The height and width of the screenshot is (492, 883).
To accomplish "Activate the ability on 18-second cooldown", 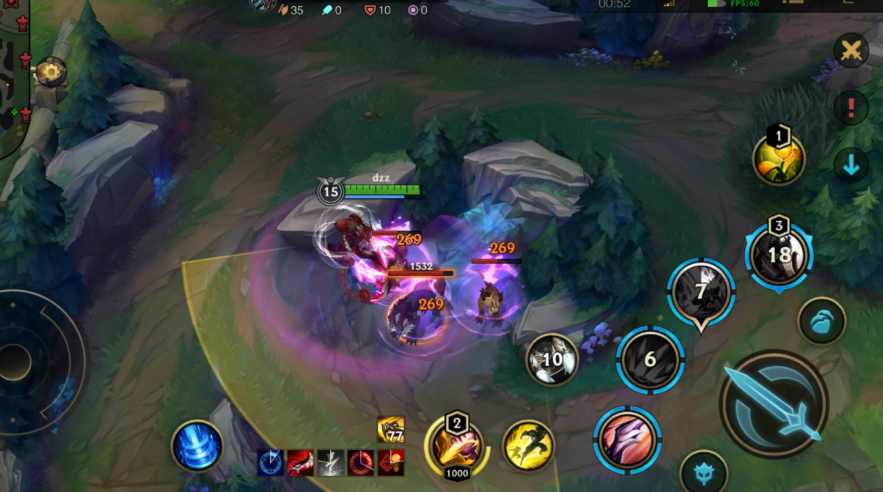I will tap(779, 255).
